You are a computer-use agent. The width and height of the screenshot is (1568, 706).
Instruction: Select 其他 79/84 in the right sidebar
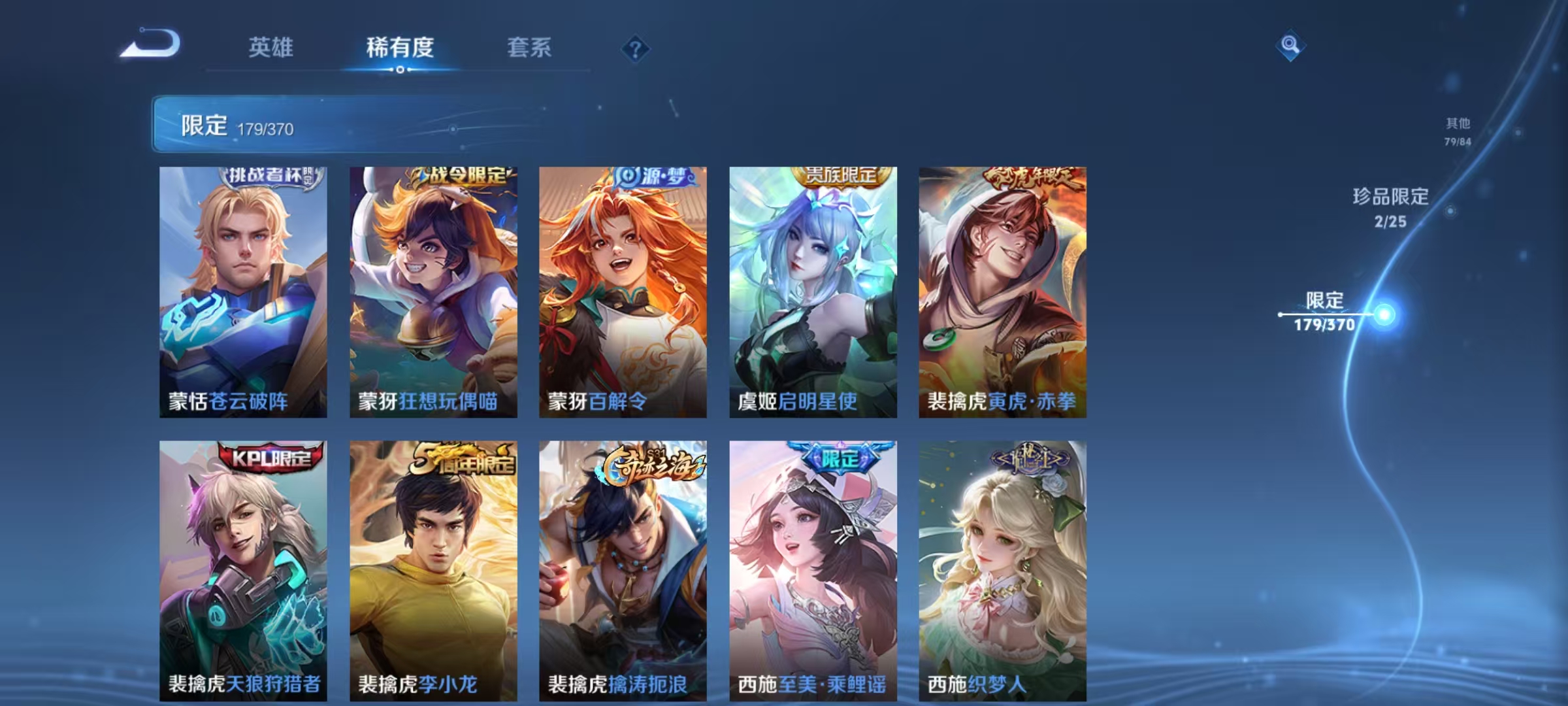pos(1456,132)
